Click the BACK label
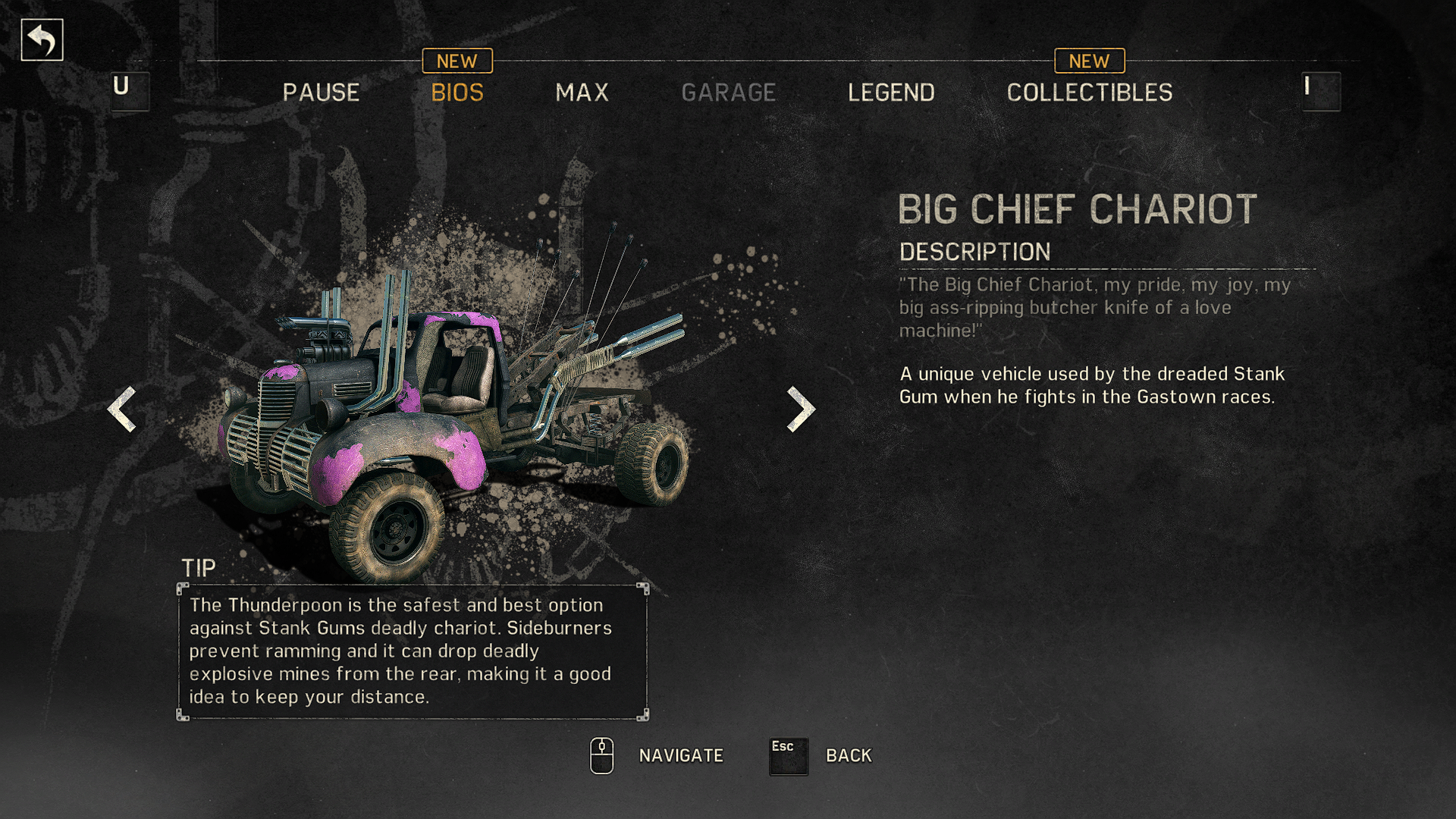This screenshot has width=1456, height=819. click(x=849, y=755)
